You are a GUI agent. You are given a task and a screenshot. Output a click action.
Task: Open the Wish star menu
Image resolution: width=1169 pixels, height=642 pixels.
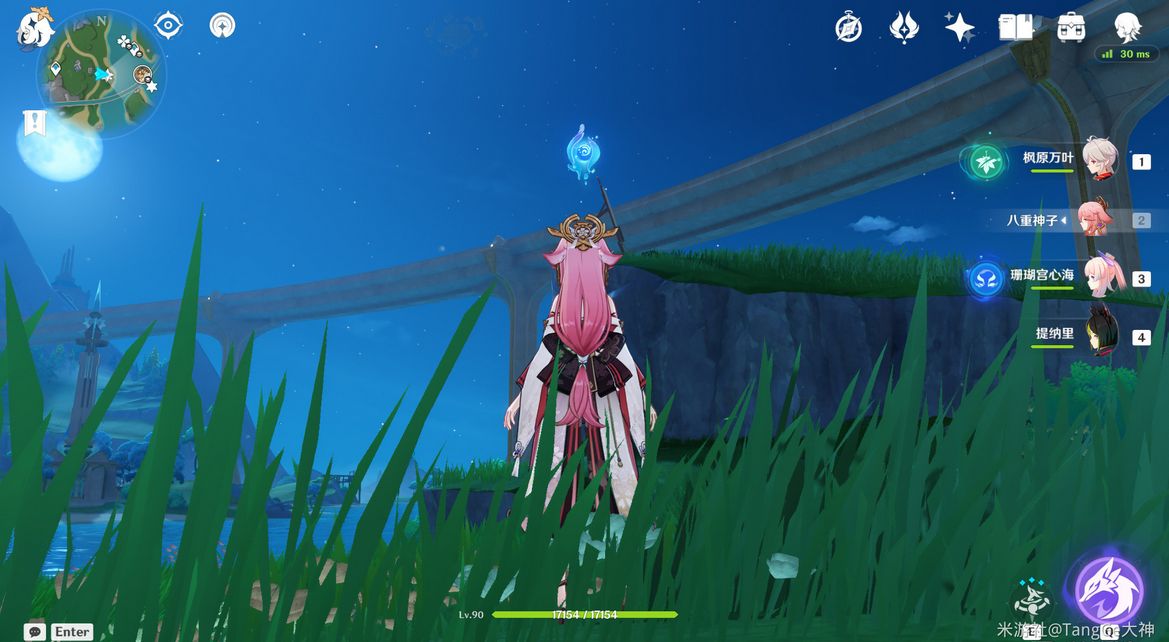(x=959, y=27)
